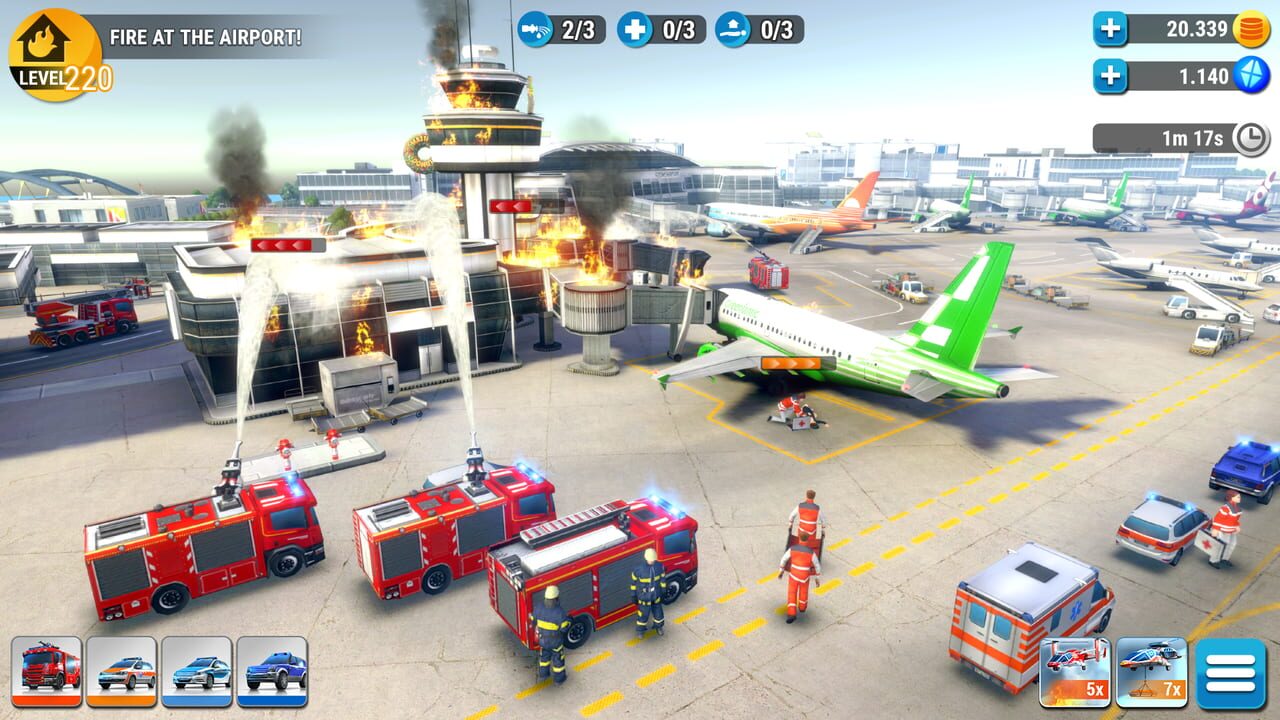Click the diamond icon beside 1.140
This screenshot has height=720, width=1280.
click(x=1252, y=72)
